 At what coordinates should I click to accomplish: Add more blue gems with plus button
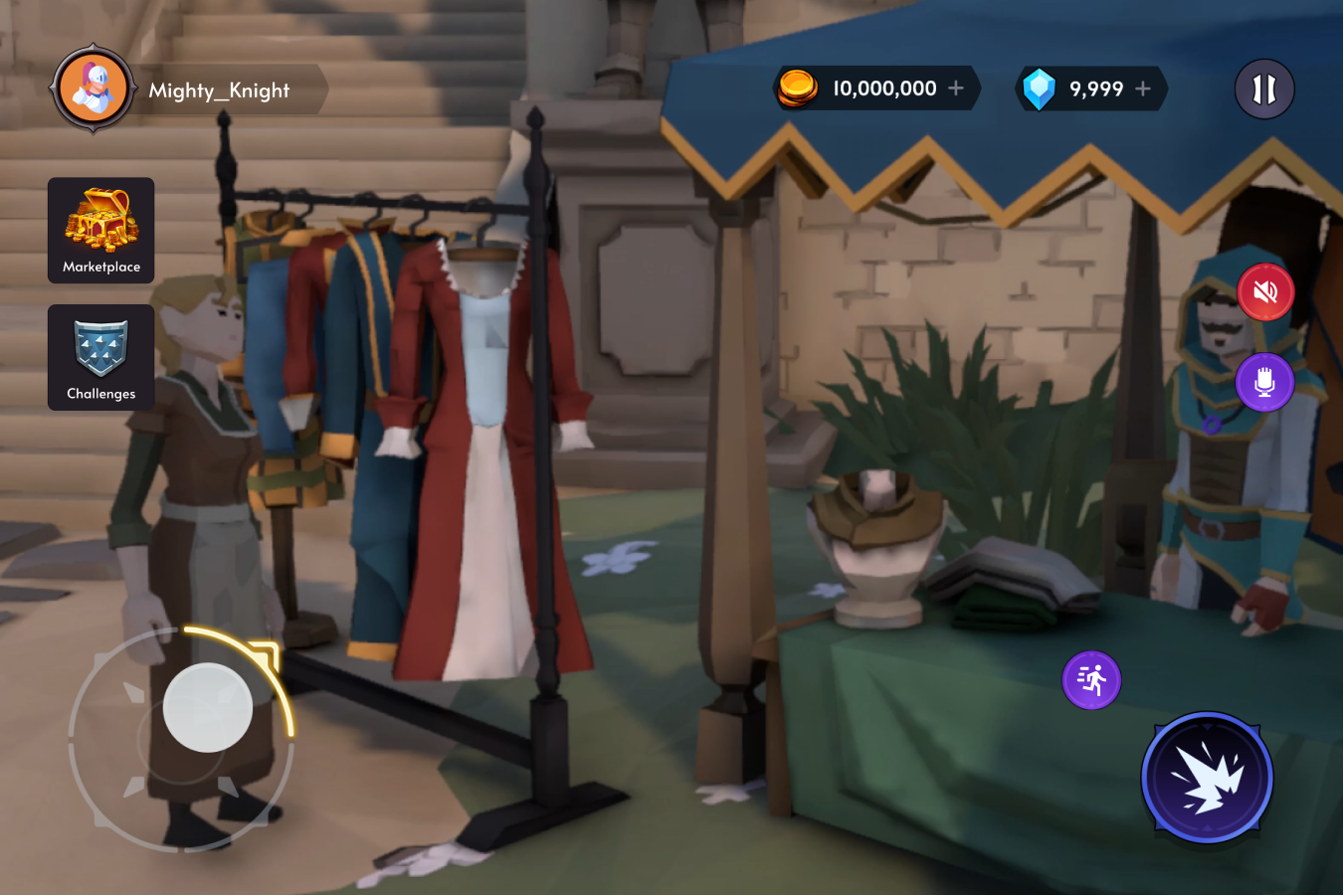(x=1143, y=89)
